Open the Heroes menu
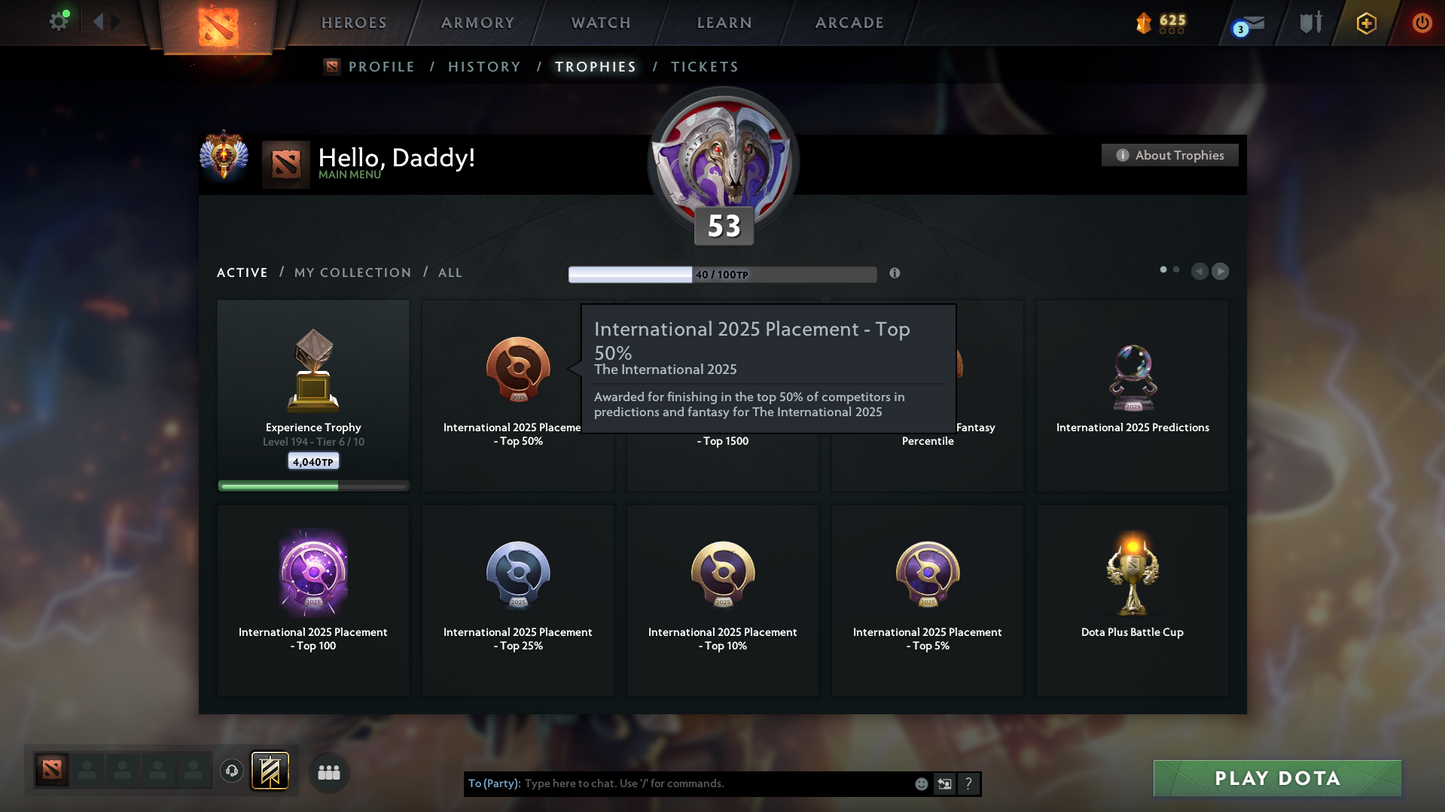 coord(353,23)
